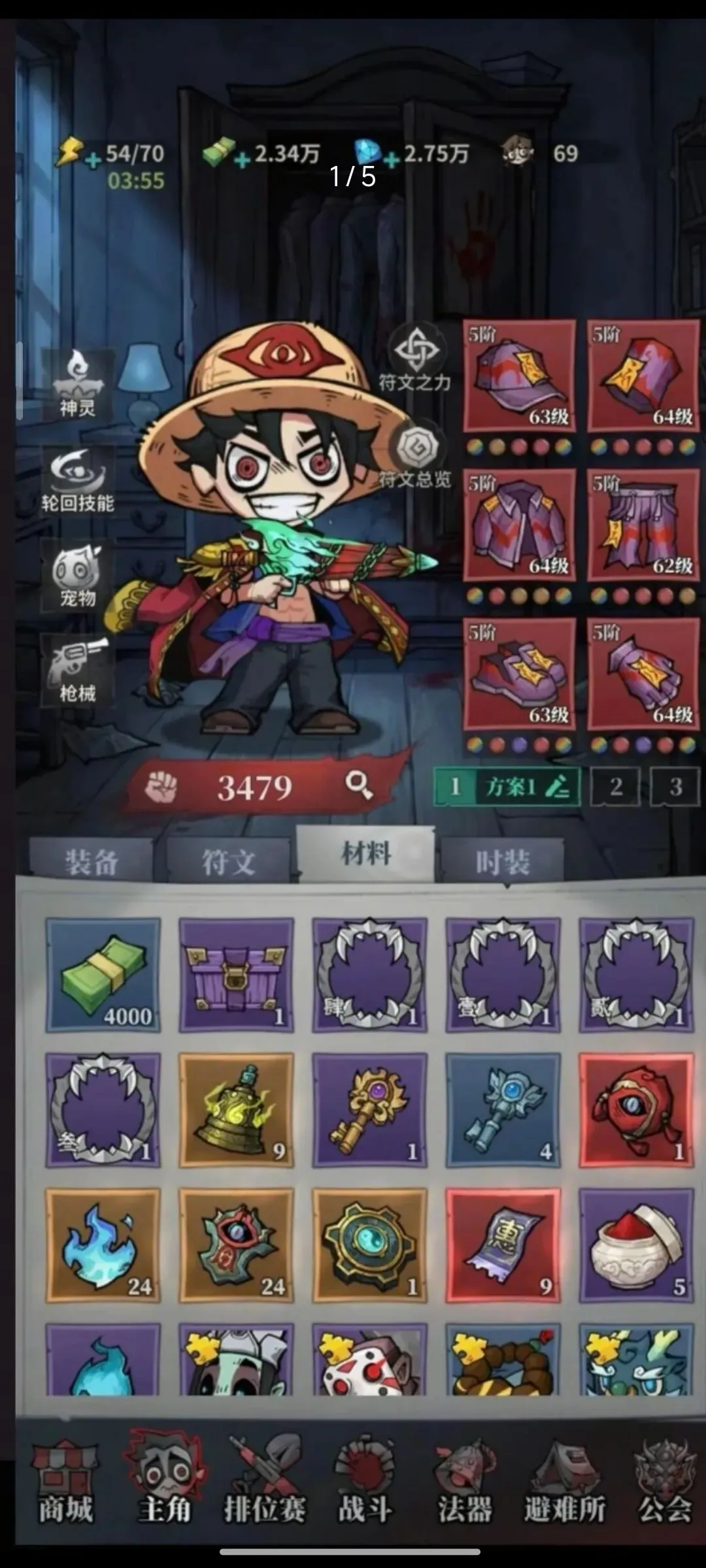Select the green cash stack item

(103, 975)
